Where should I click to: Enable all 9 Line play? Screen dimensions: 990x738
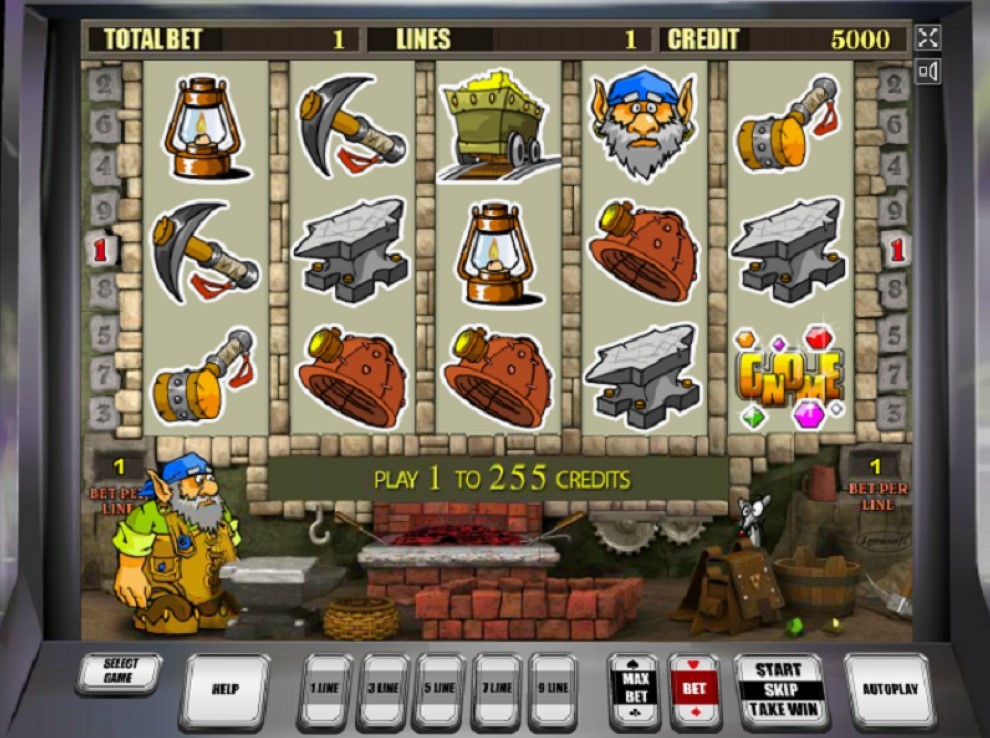(x=553, y=689)
